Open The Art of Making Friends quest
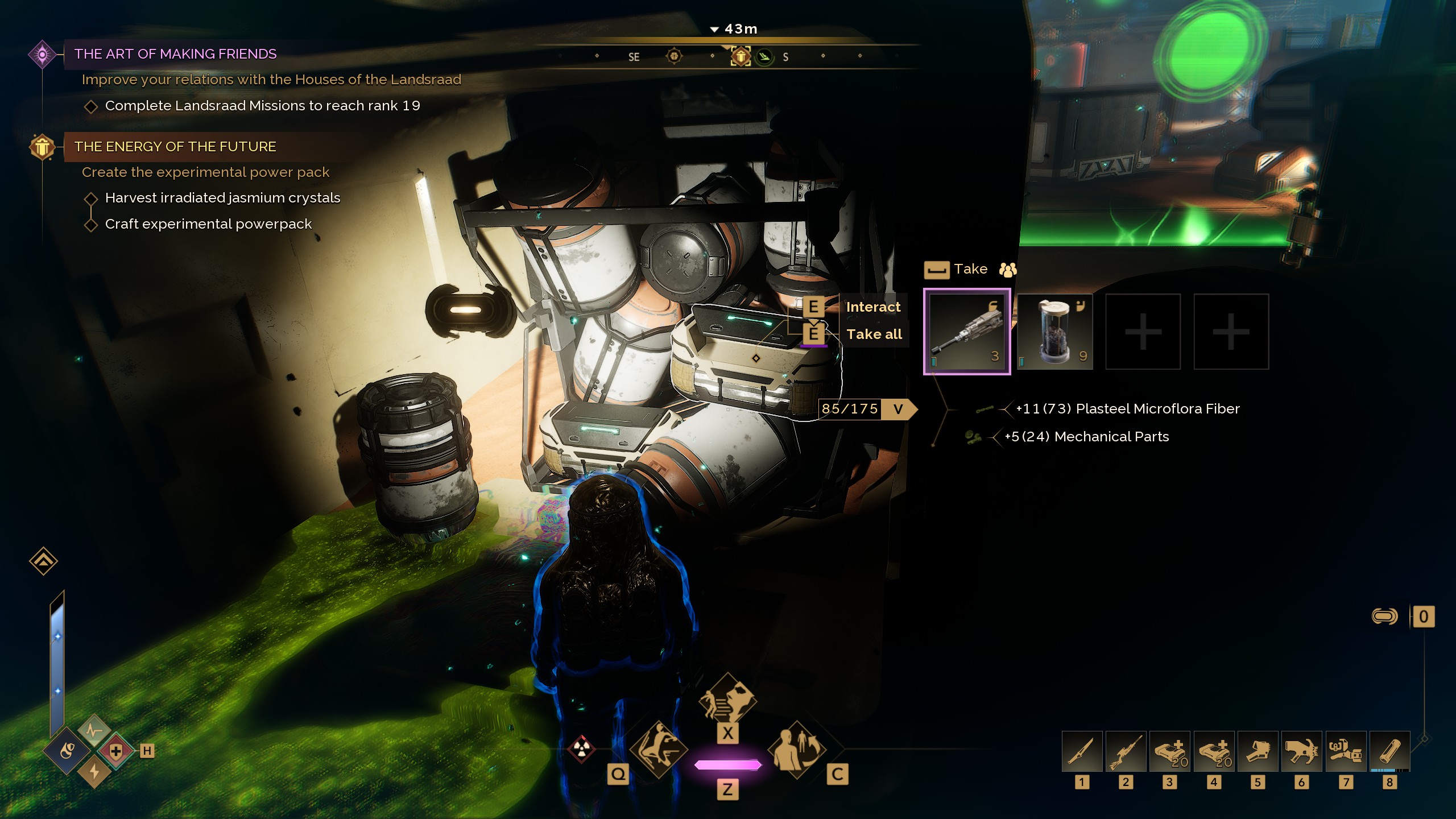 coord(175,54)
